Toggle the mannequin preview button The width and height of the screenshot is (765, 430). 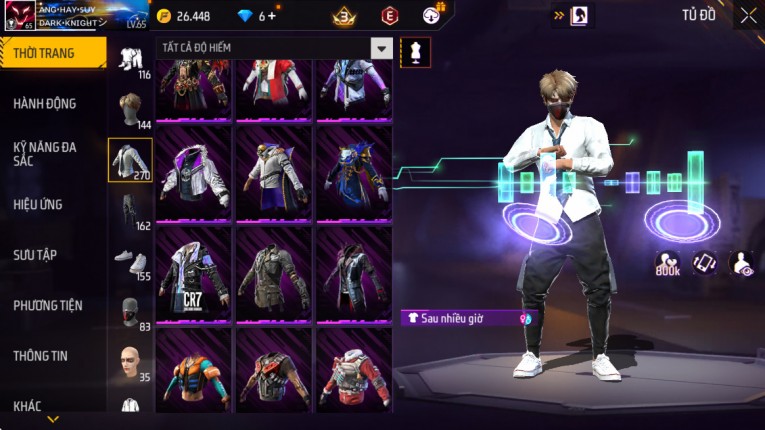pyautogui.click(x=415, y=51)
